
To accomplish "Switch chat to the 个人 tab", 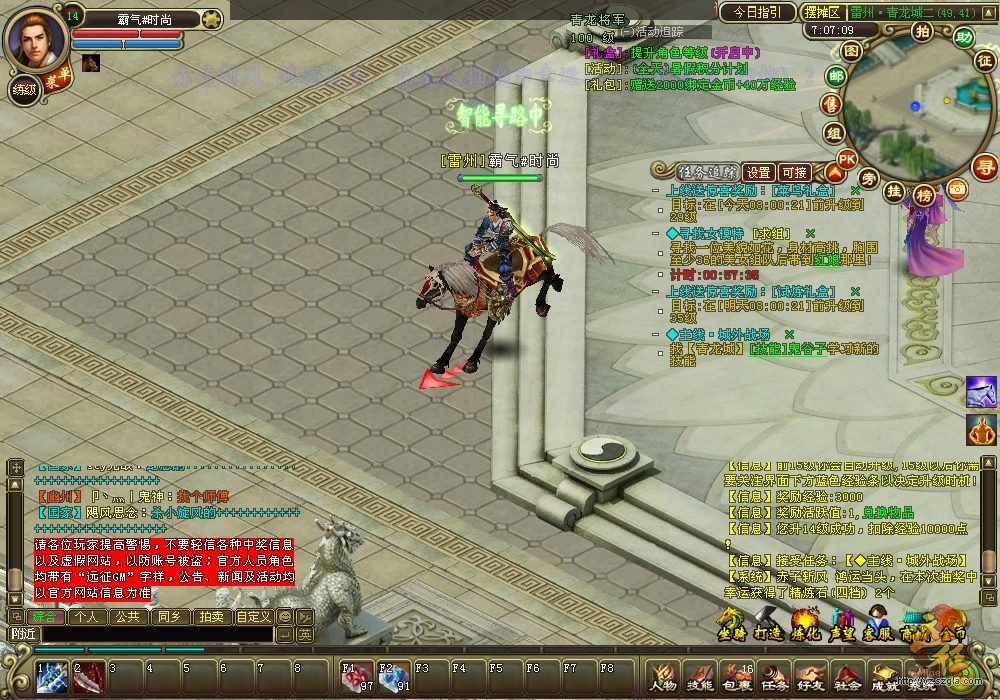I will click(x=87, y=617).
